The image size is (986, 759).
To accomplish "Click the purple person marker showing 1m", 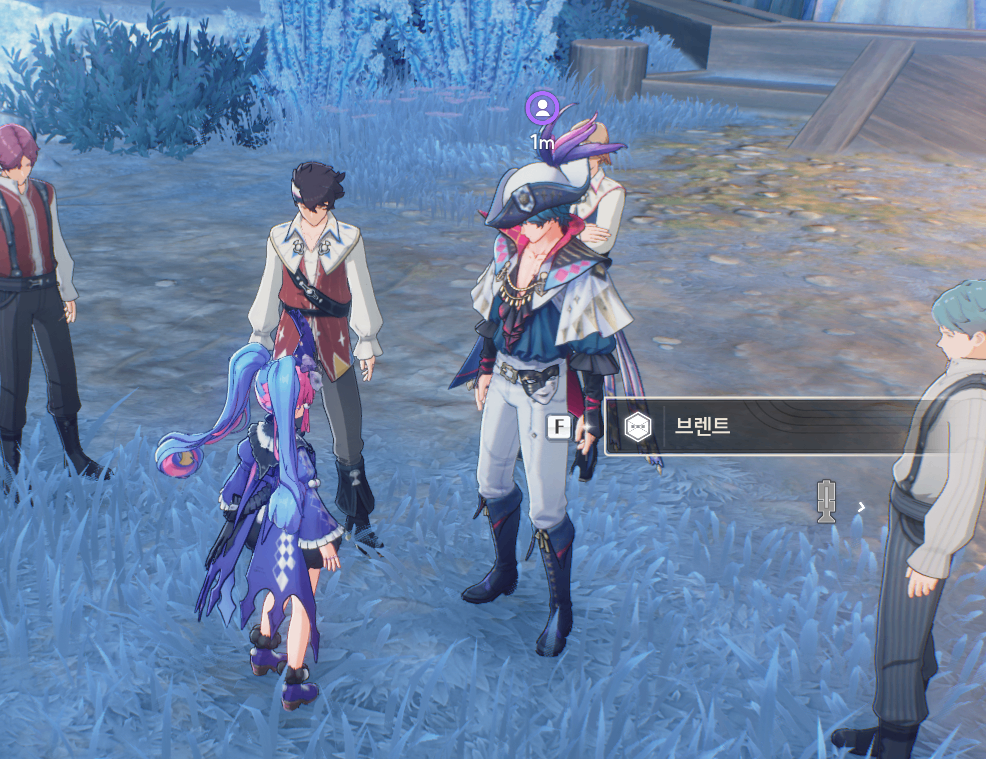I will click(x=542, y=108).
